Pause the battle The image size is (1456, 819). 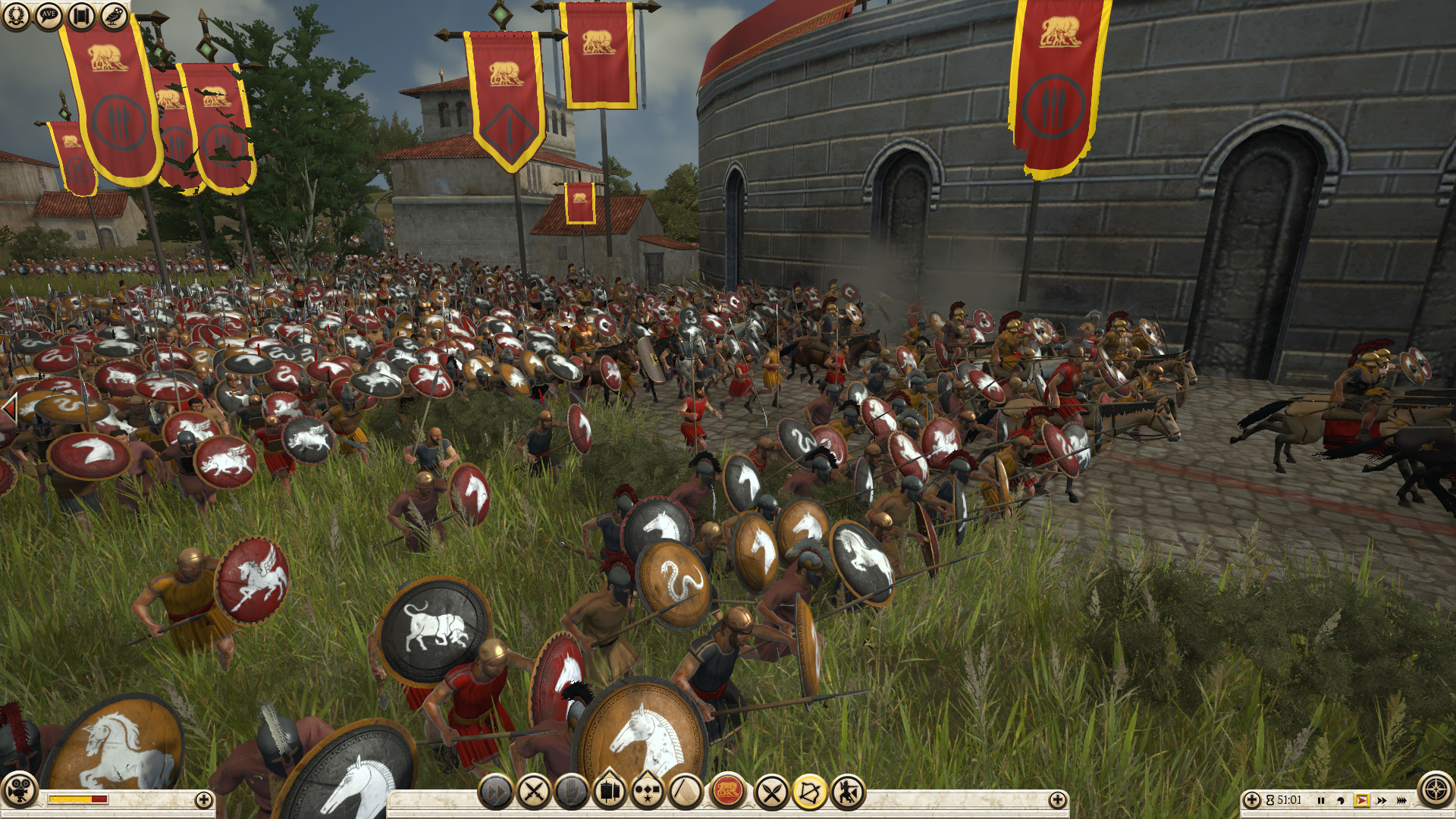[x=1321, y=800]
